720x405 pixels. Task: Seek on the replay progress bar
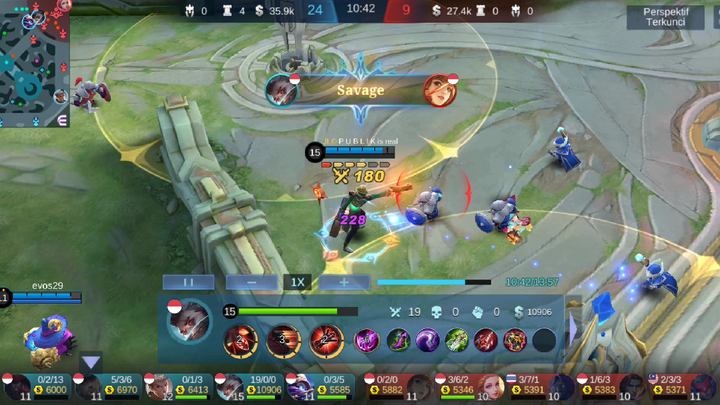[434, 282]
